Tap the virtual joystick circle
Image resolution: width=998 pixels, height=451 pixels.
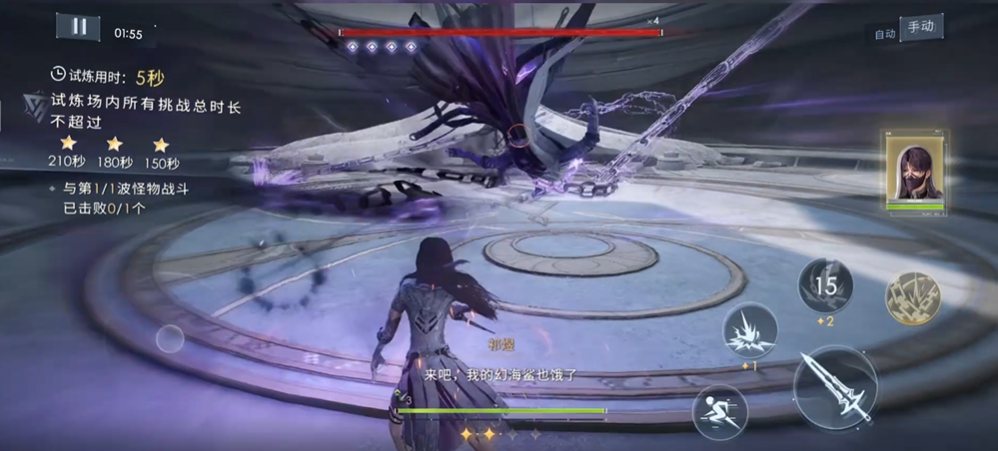[170, 339]
